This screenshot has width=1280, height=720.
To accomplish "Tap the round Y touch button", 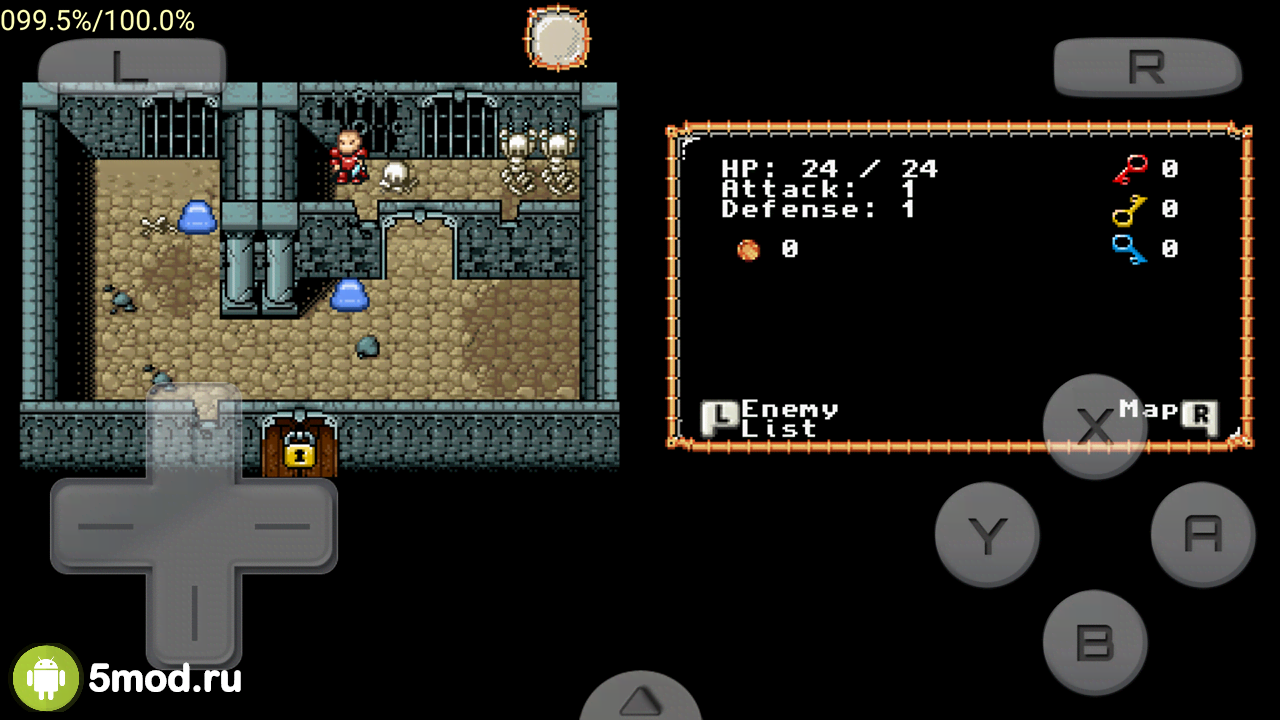I will (x=987, y=535).
